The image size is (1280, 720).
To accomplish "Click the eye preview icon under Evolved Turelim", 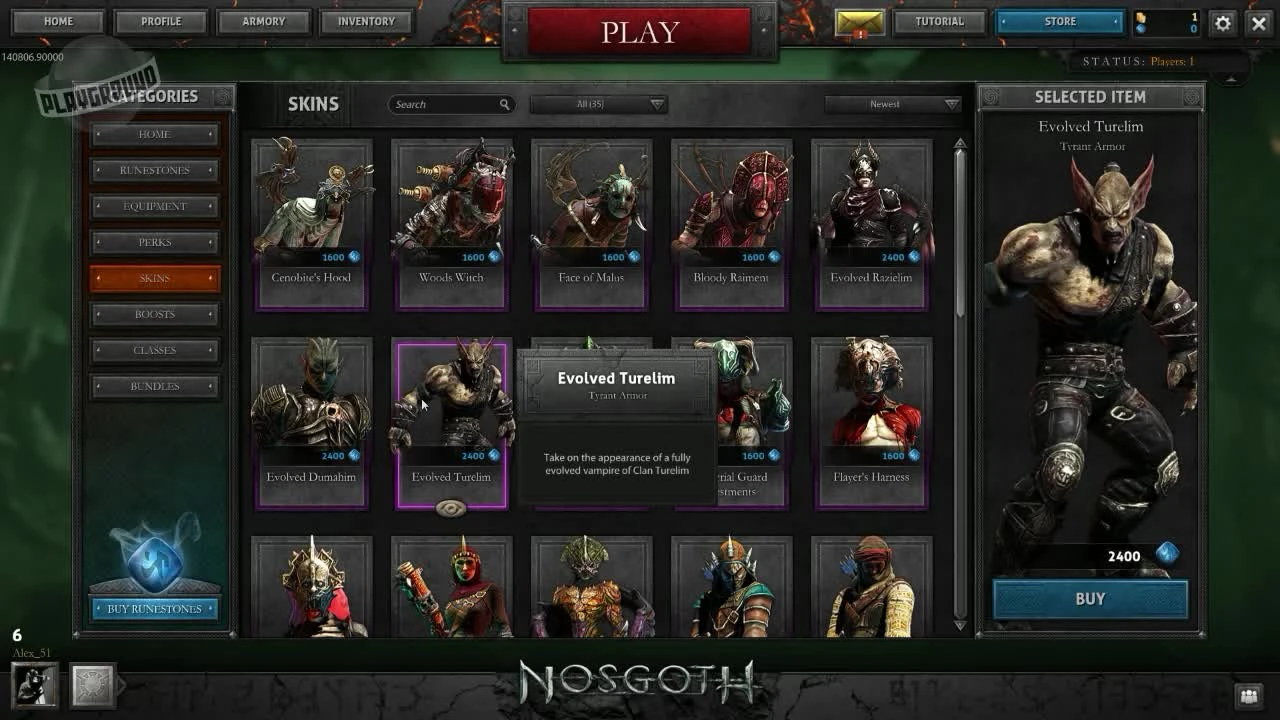I will pyautogui.click(x=449, y=508).
